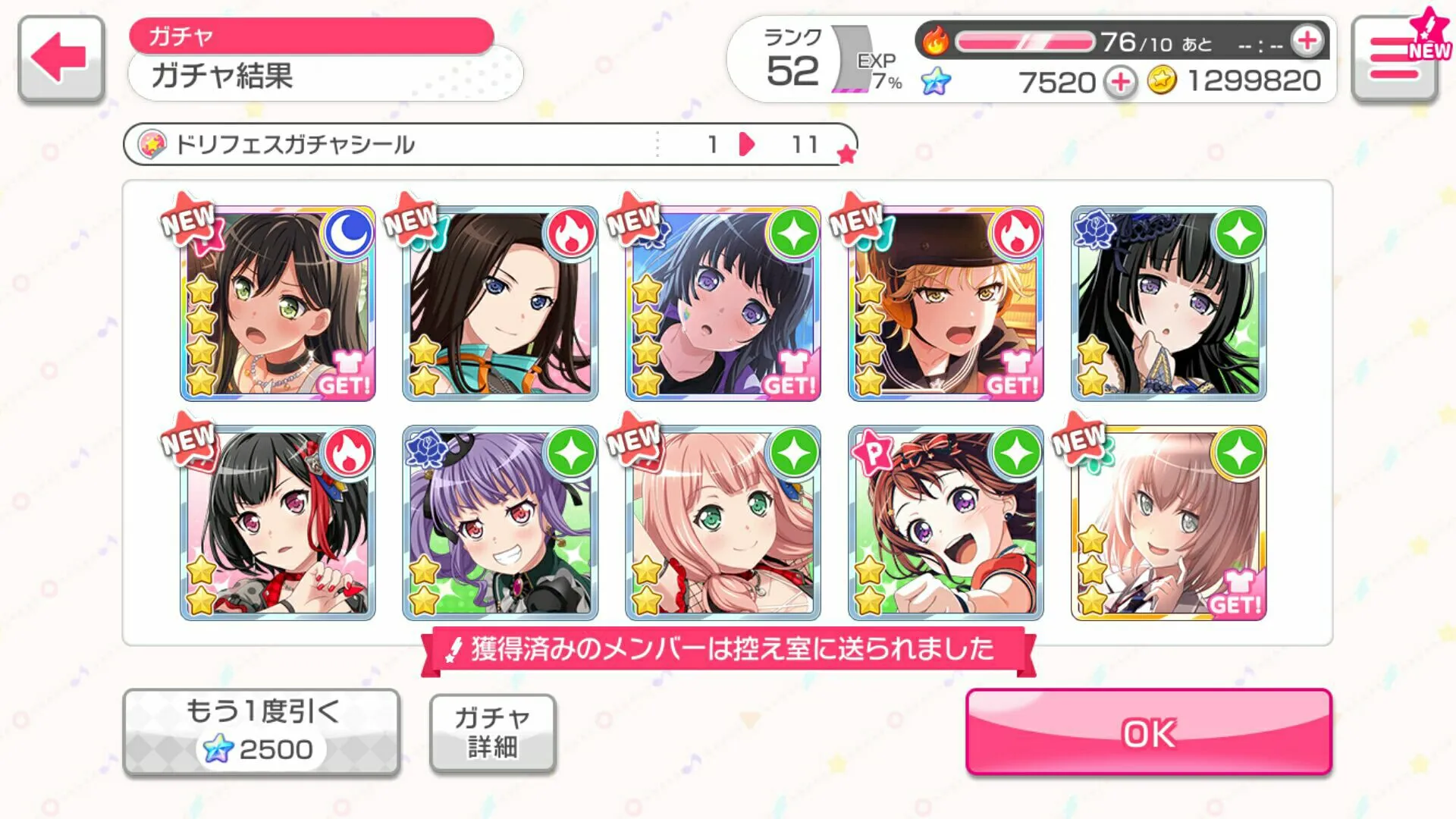Choose the orange-haired girl in black cap card

(946, 303)
